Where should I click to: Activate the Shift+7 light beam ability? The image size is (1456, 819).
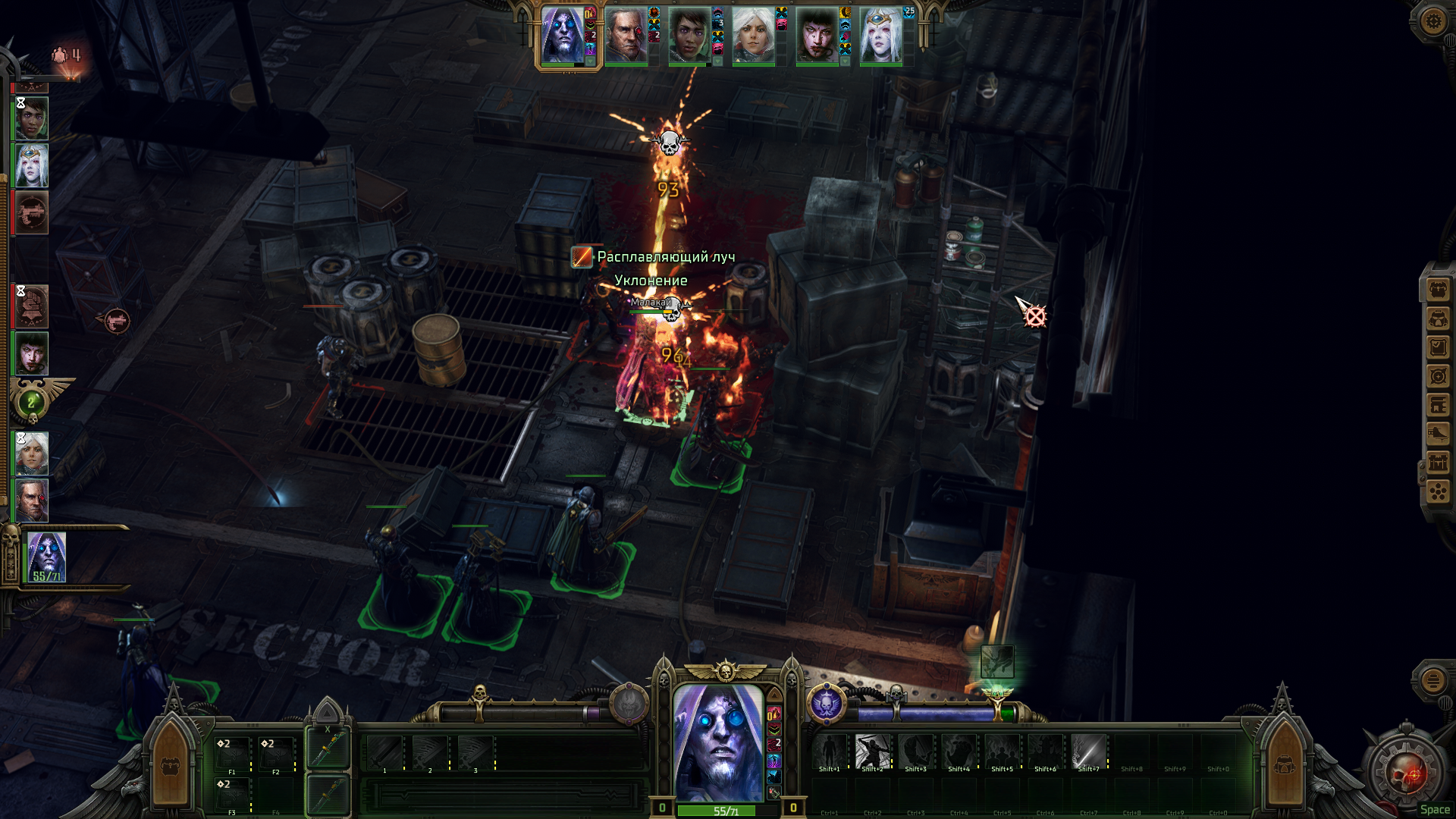(x=1088, y=752)
